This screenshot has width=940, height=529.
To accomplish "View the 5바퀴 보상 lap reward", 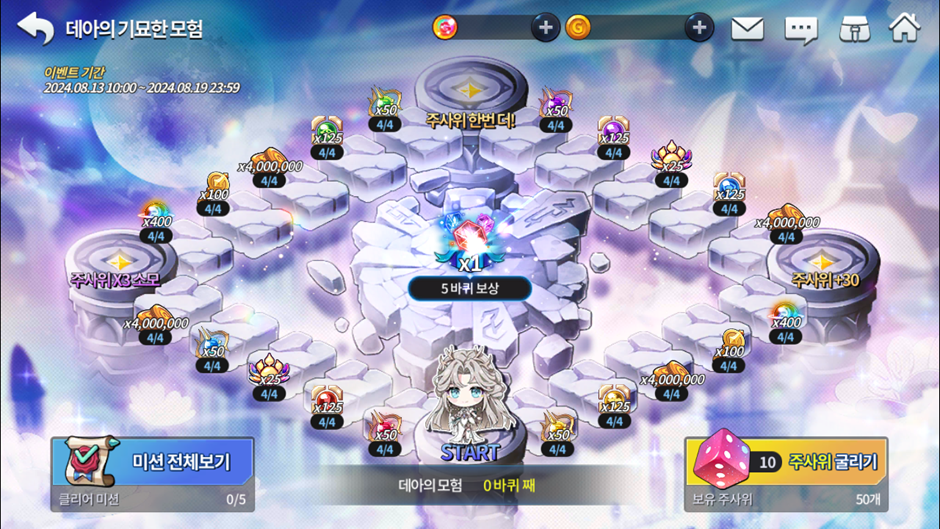I will 469,288.
